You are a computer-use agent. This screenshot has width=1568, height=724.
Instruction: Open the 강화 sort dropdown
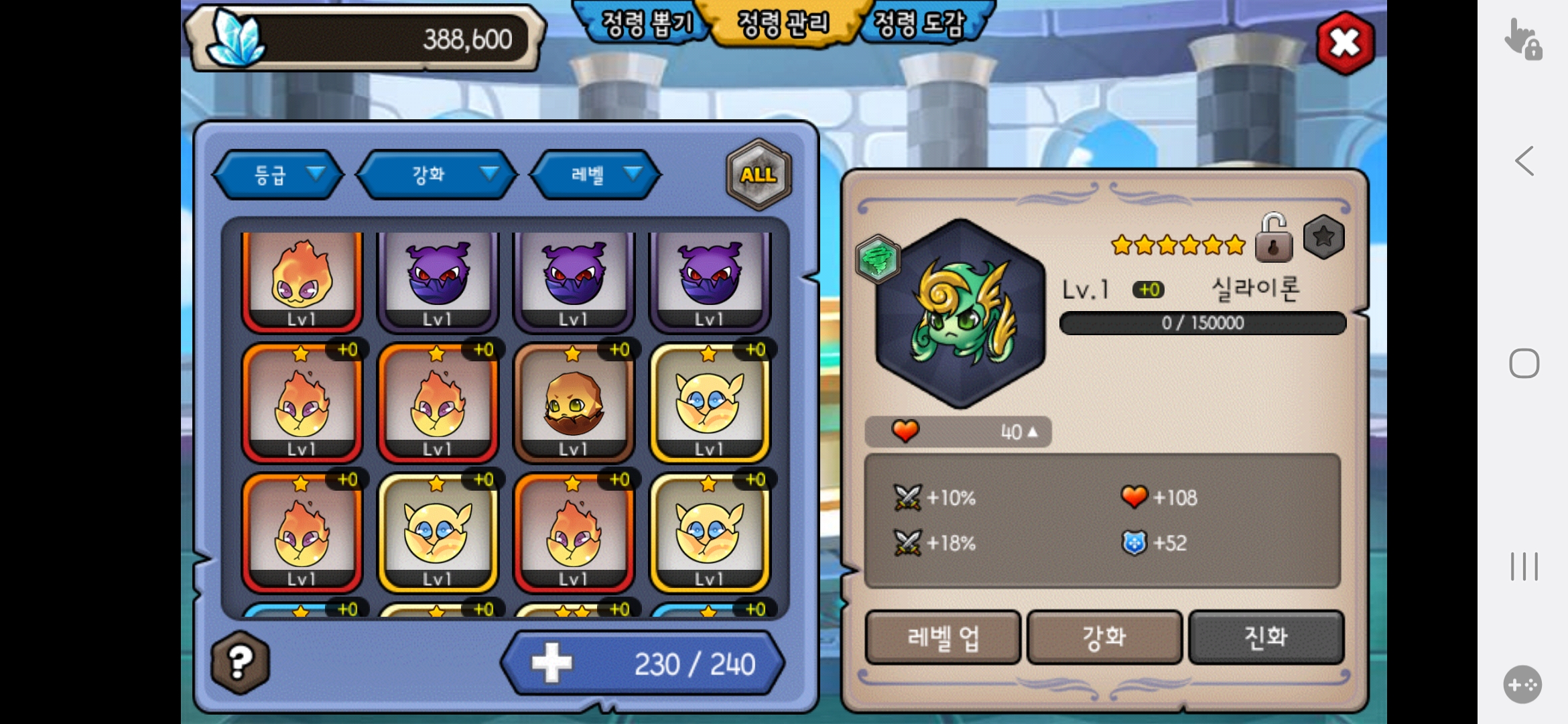click(437, 175)
